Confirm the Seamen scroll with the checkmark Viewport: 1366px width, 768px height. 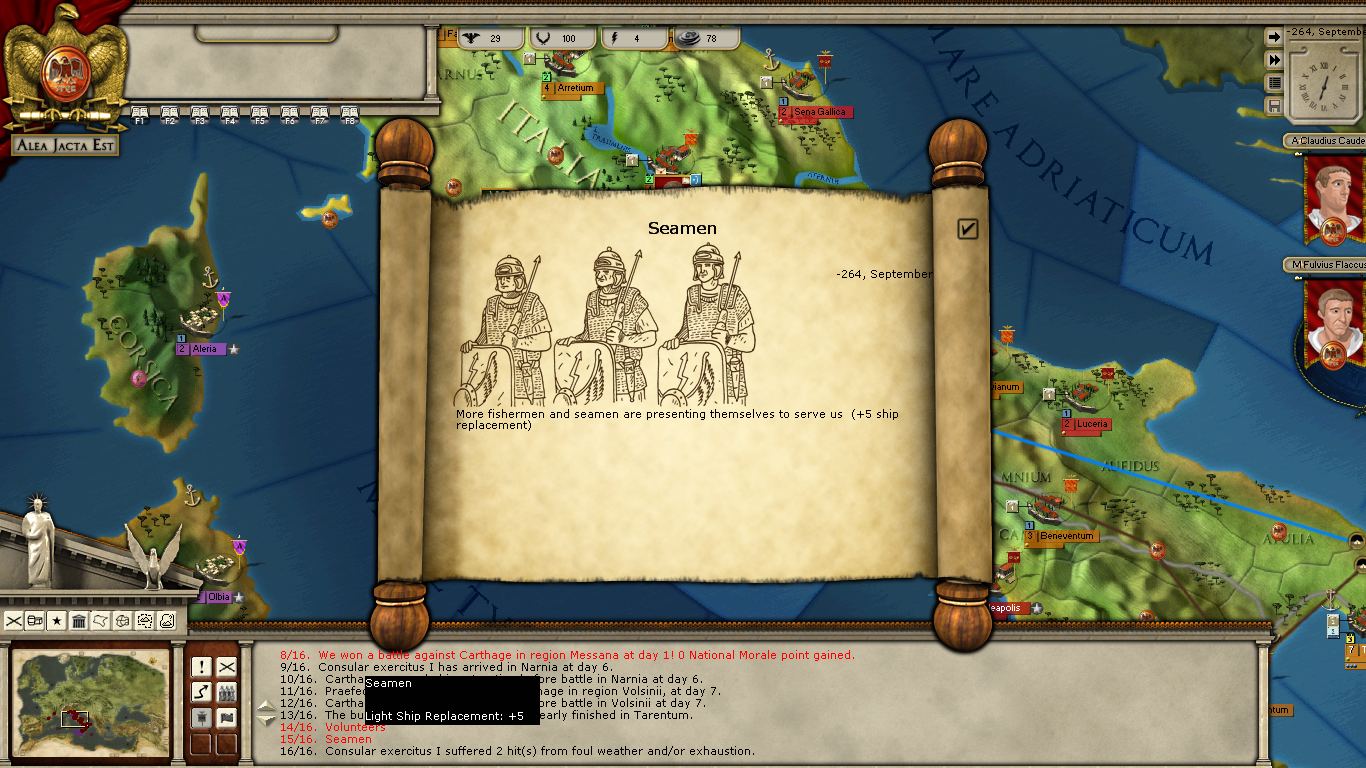(x=967, y=229)
